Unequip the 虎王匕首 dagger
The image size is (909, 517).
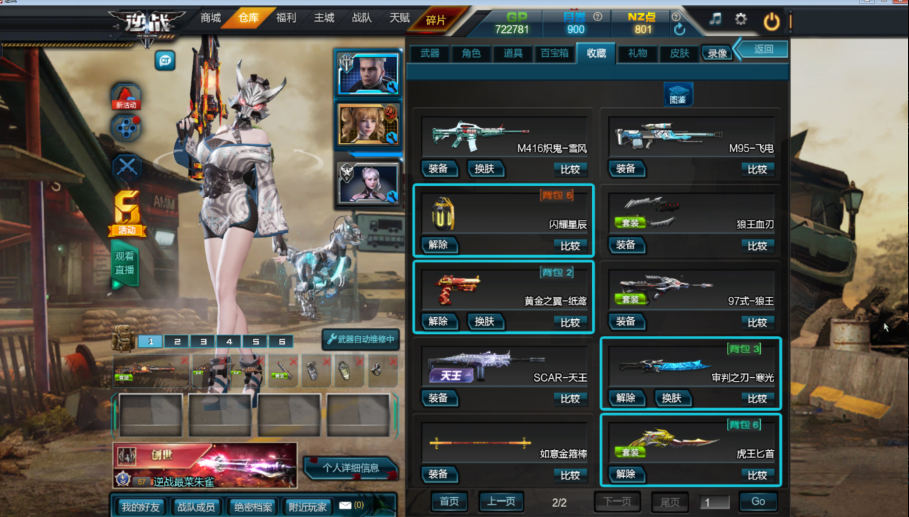[625, 474]
